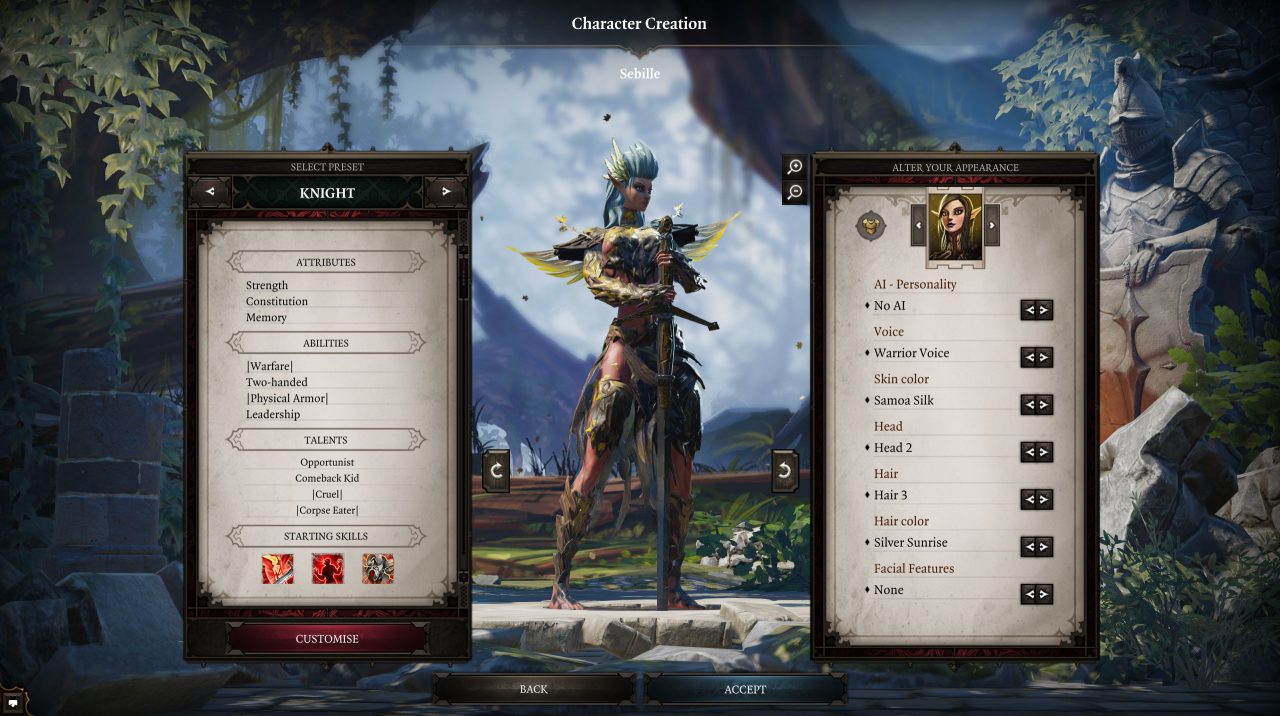The width and height of the screenshot is (1280, 716).
Task: Open the Customise preset options
Action: tap(327, 639)
